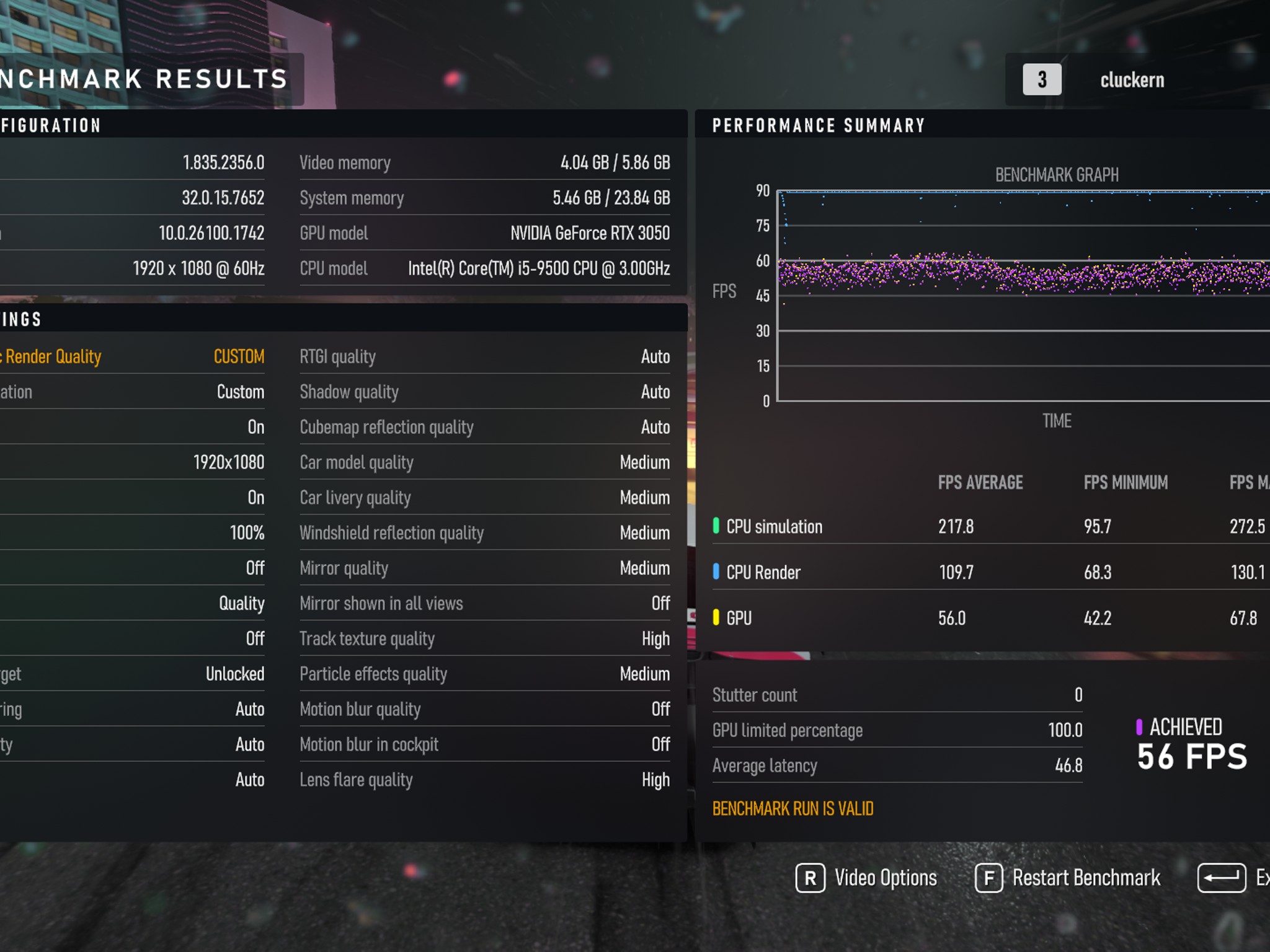This screenshot has width=1270, height=952.
Task: Select Restart Benchmark
Action: coord(1068,878)
